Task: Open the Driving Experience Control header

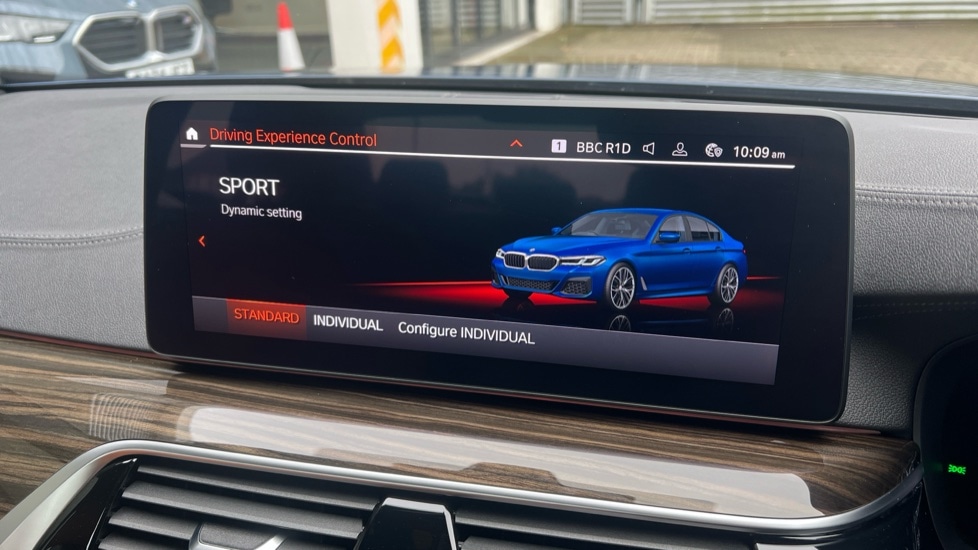Action: point(293,138)
